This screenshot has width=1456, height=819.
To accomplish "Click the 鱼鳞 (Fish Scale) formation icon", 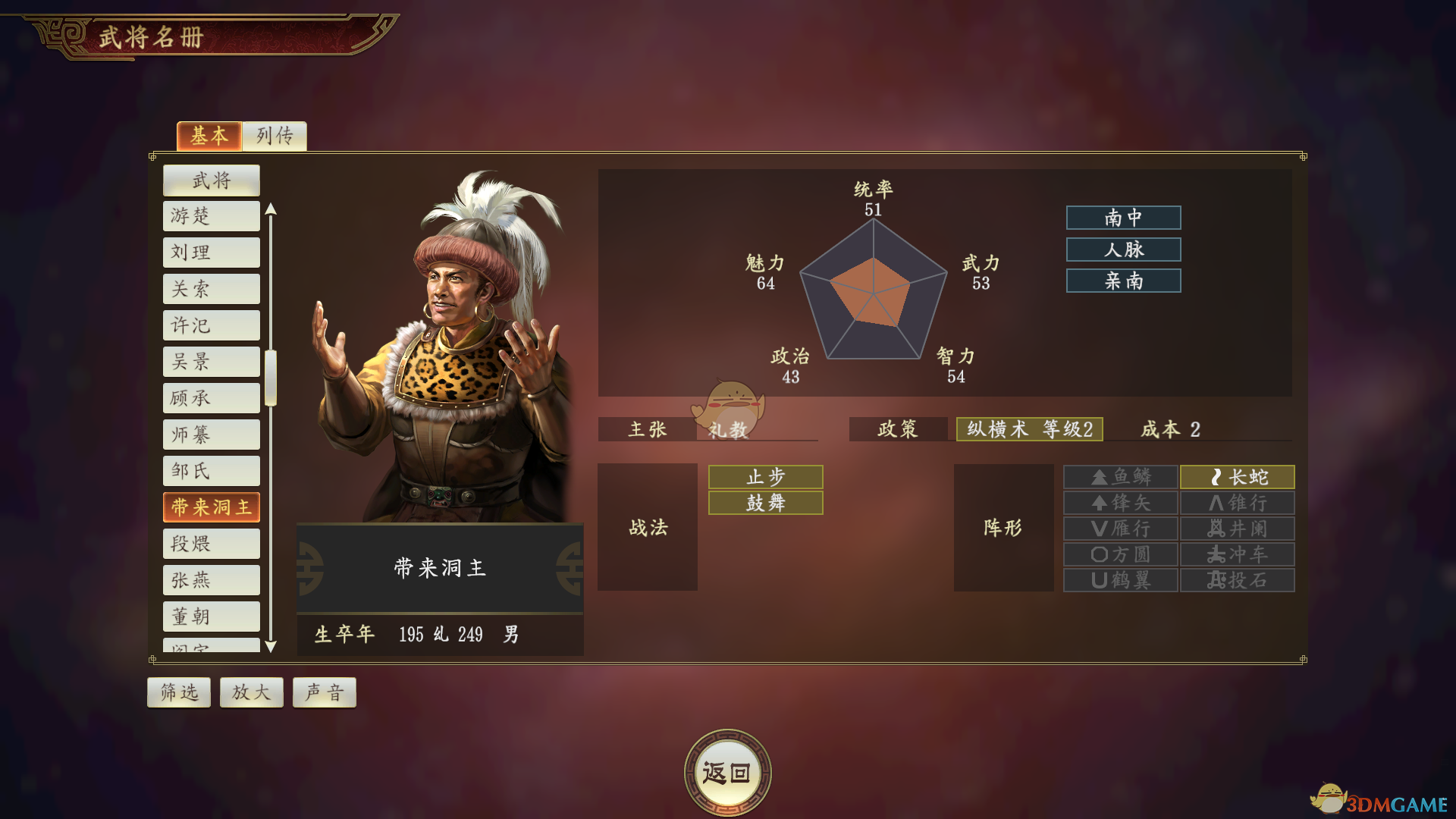I will click(1120, 477).
